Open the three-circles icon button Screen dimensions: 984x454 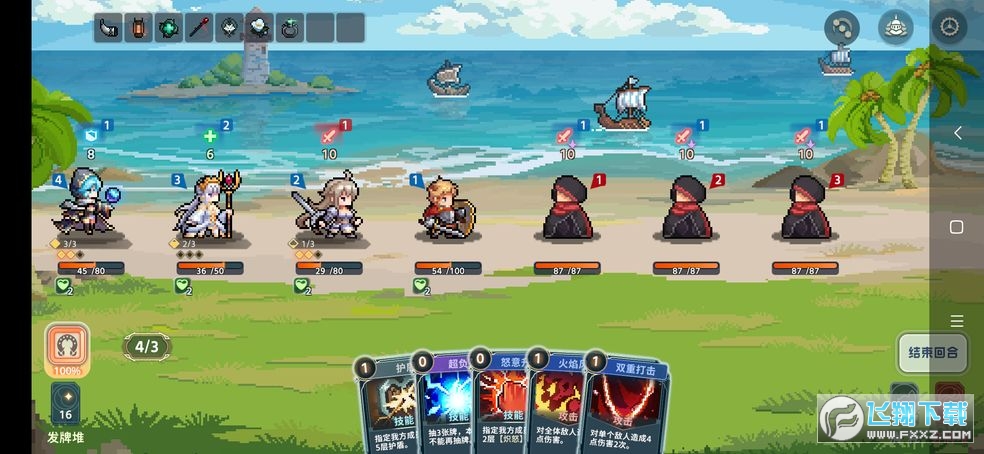(x=841, y=28)
